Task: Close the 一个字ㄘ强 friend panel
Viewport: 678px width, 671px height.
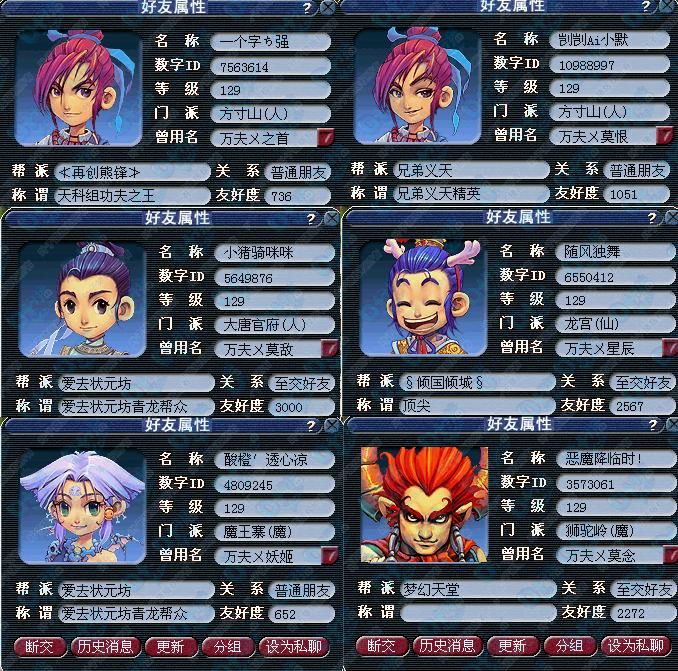Action: point(328,7)
